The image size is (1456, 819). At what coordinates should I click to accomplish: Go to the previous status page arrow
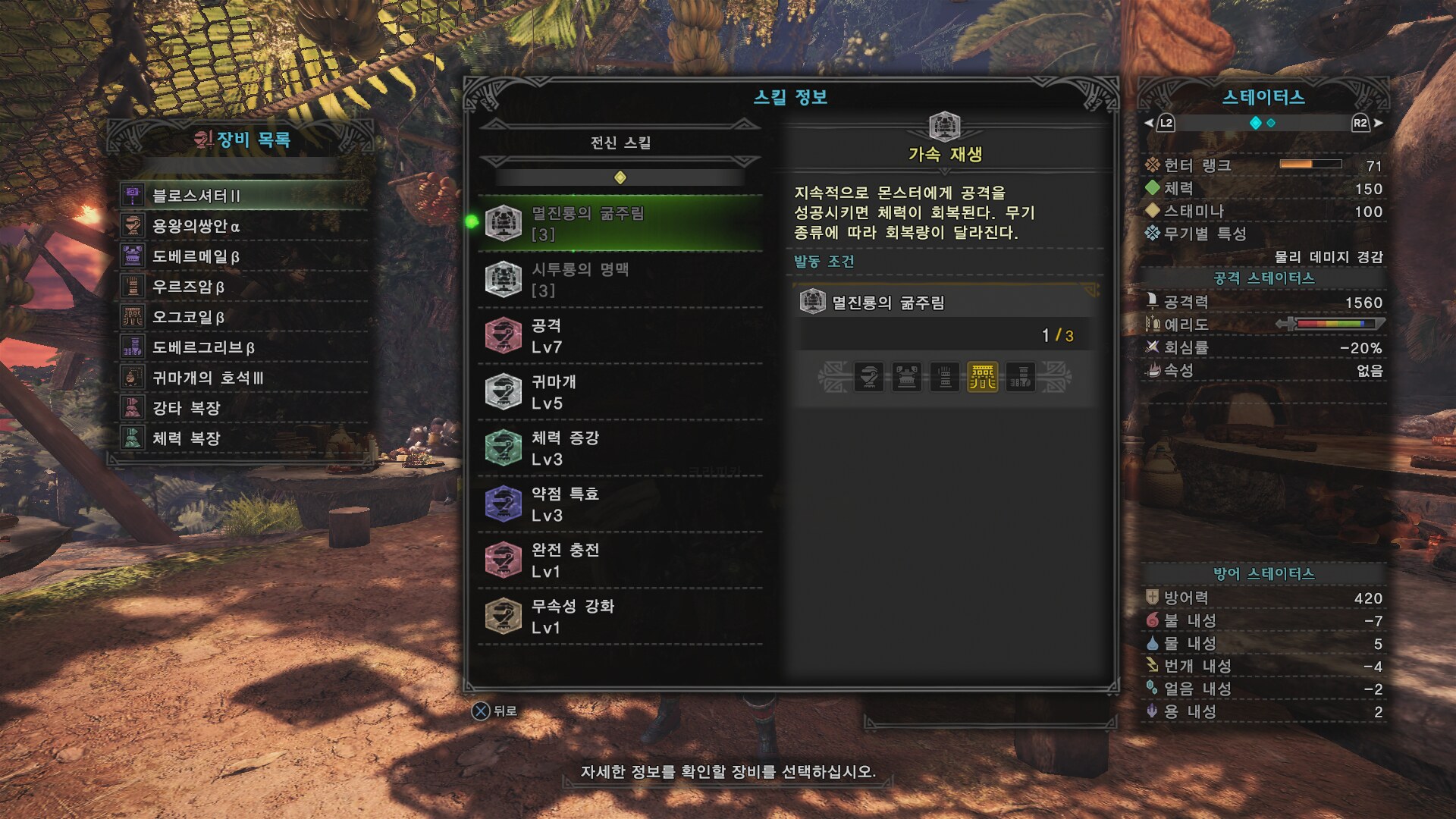[x=1149, y=123]
